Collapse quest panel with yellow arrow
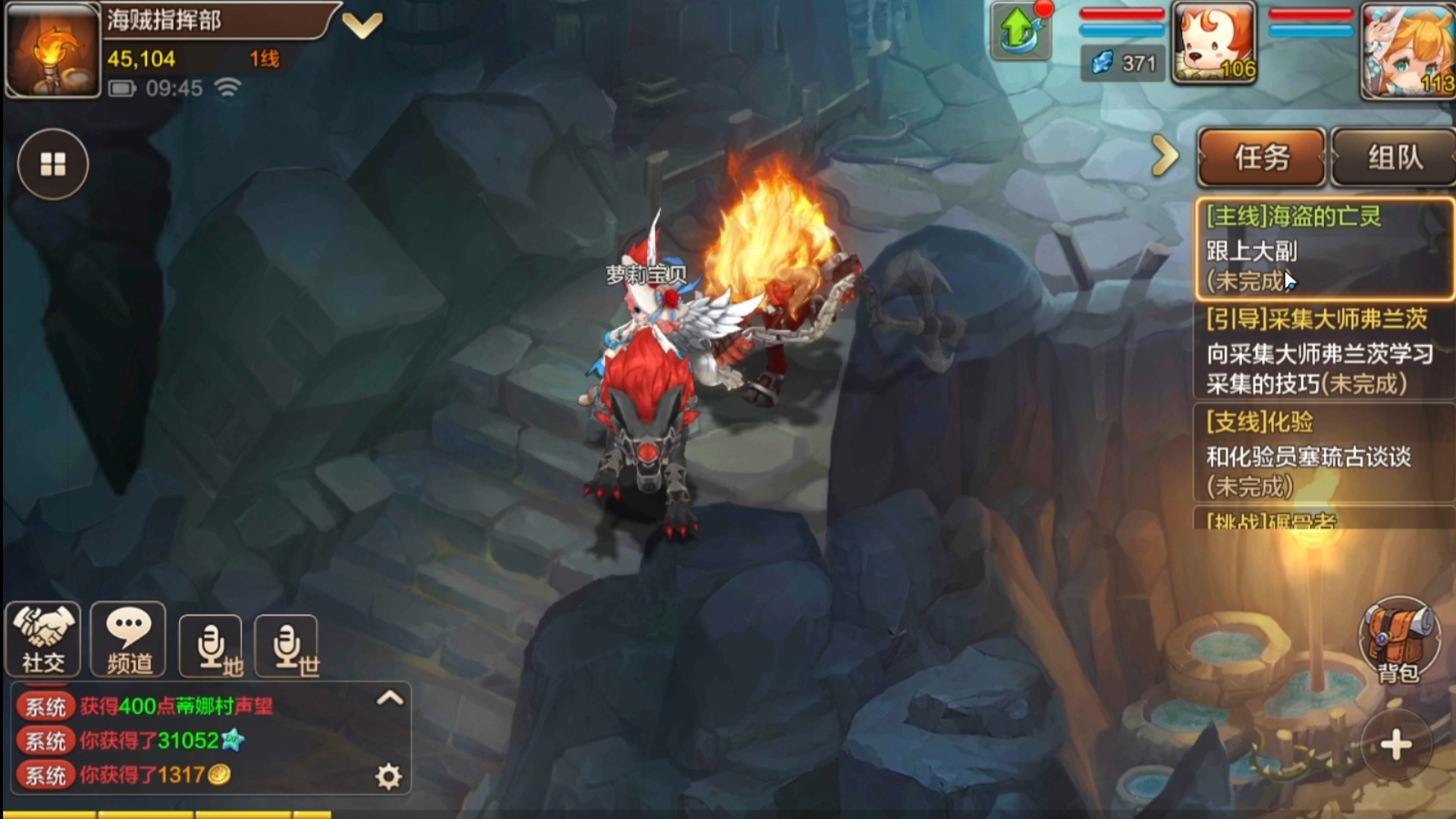1456x819 pixels. pyautogui.click(x=1165, y=156)
